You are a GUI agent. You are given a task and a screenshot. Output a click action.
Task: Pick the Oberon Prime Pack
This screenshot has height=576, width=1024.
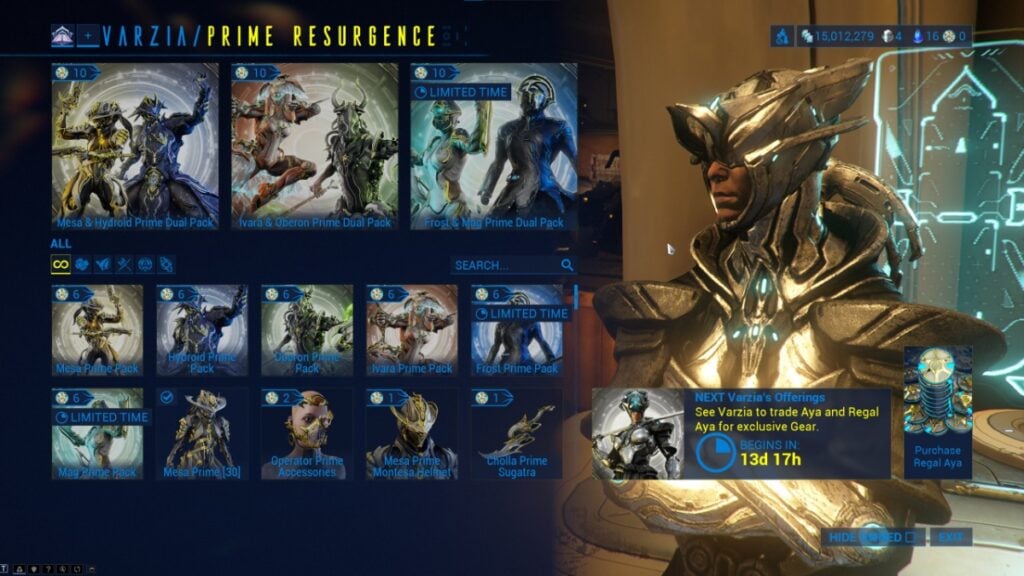(307, 330)
